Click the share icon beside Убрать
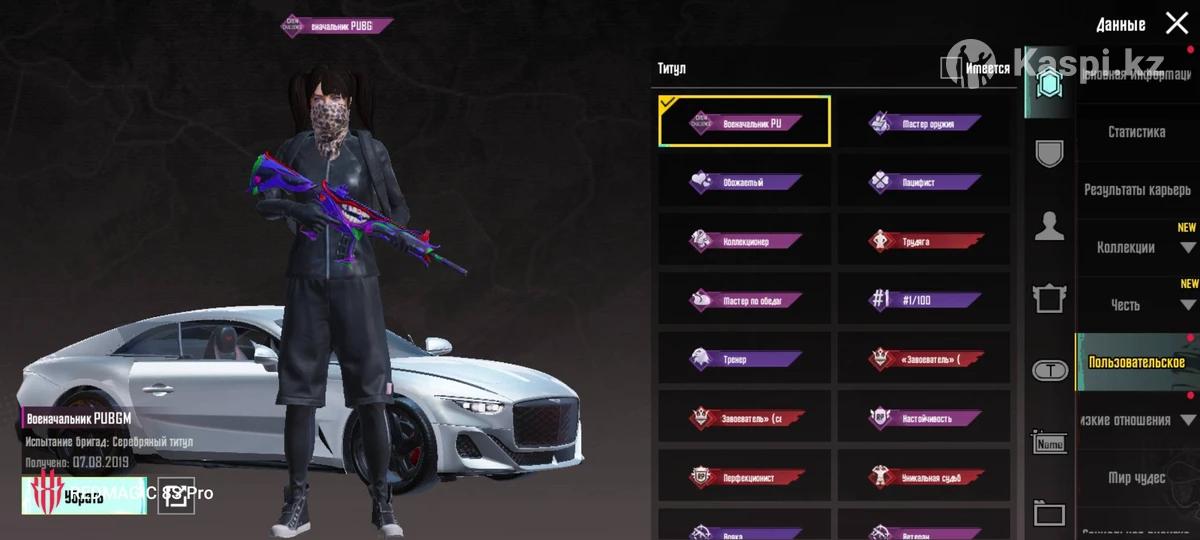This screenshot has height=540, width=1200. point(177,496)
